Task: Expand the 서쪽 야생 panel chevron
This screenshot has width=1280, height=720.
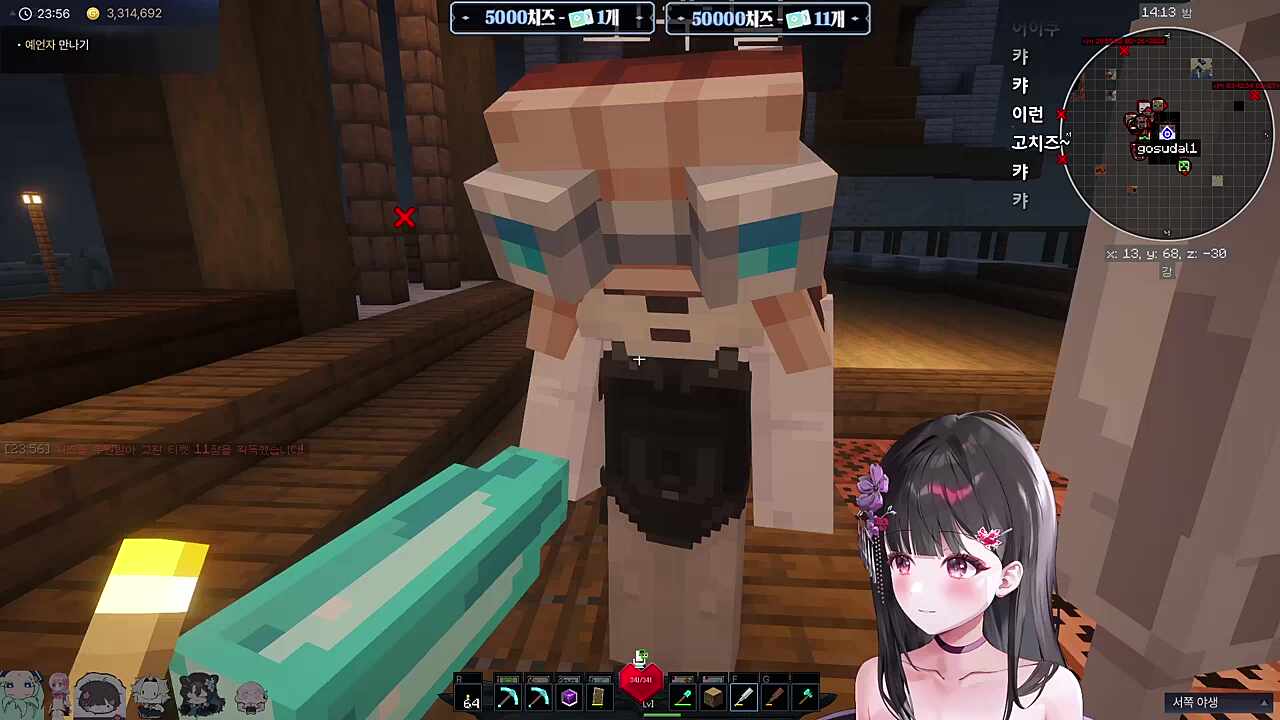Action: 1262,701
